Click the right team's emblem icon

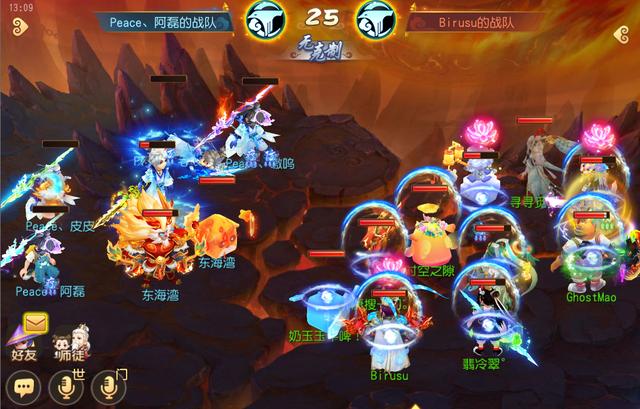pyautogui.click(x=377, y=20)
